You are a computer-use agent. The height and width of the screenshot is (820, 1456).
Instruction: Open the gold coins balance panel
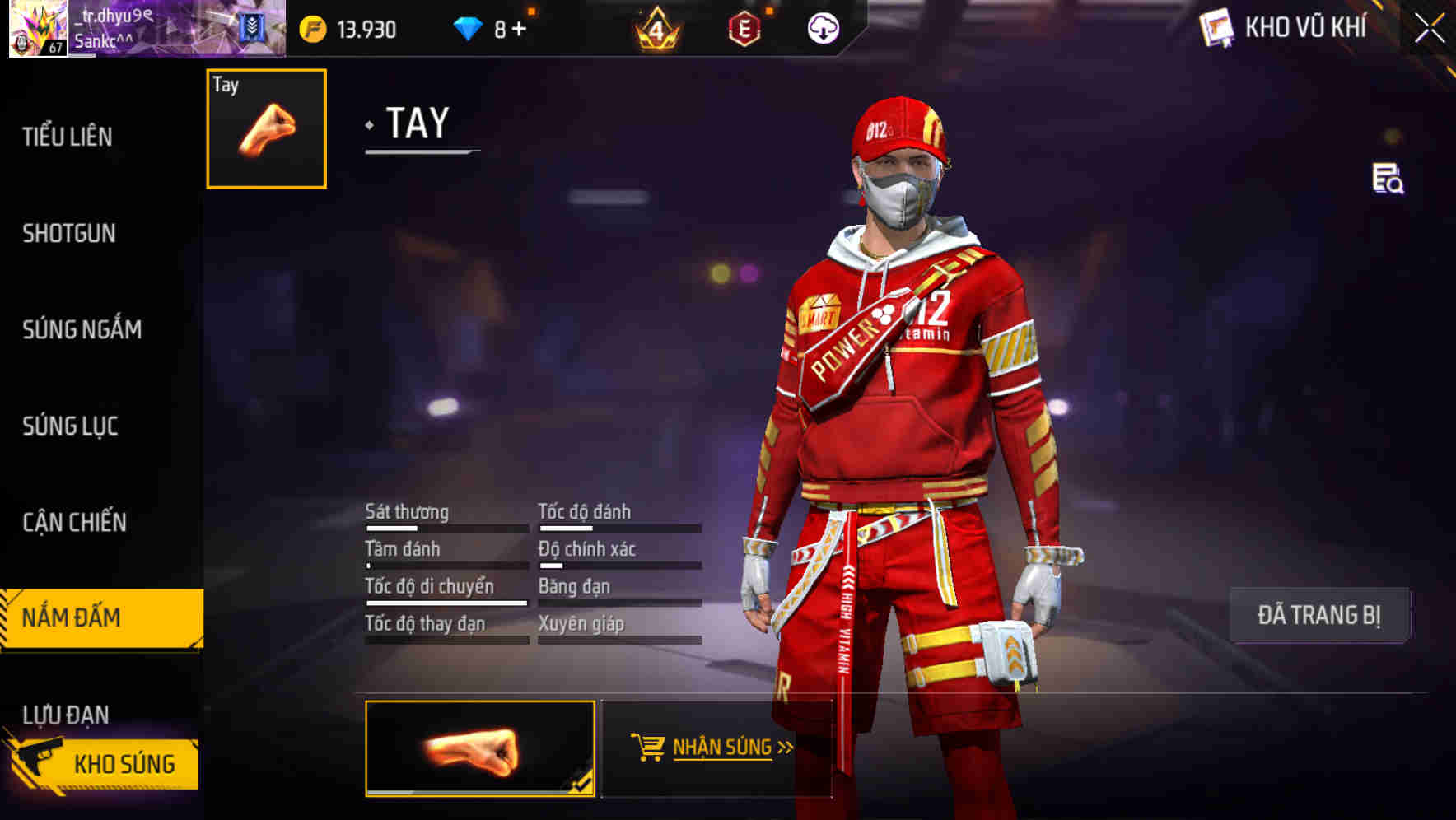(346, 27)
